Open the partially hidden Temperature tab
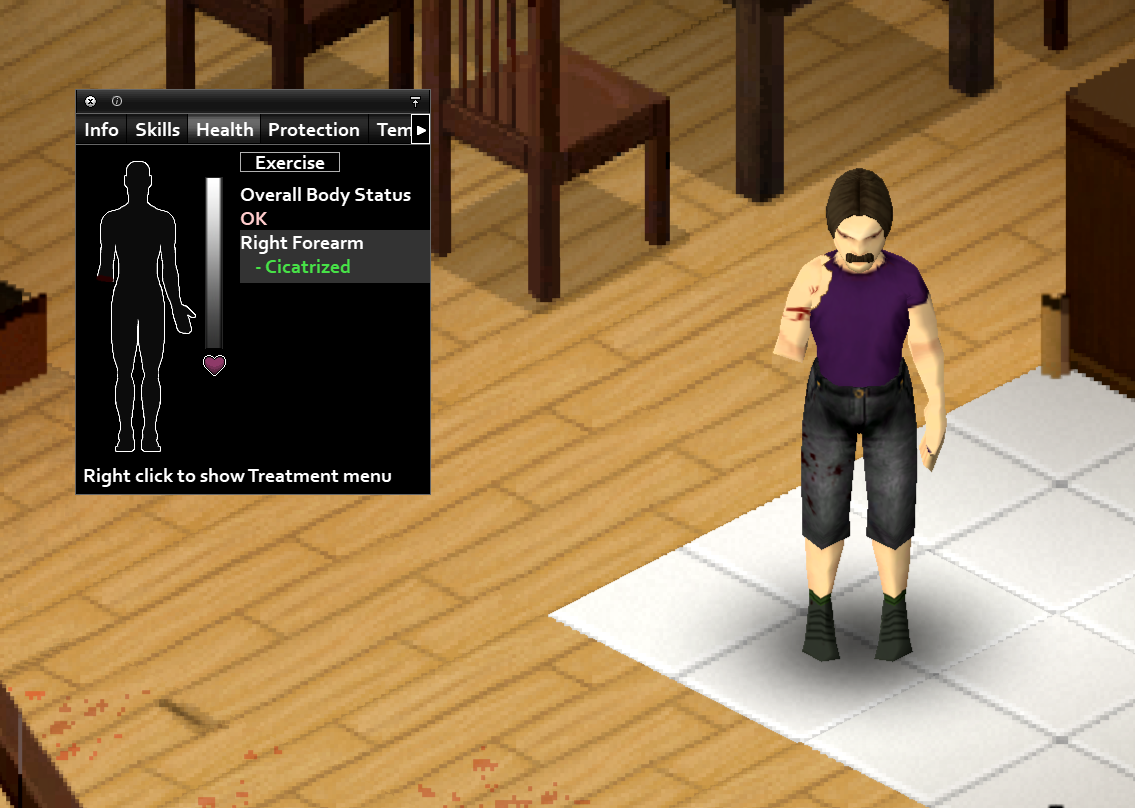 (x=391, y=130)
